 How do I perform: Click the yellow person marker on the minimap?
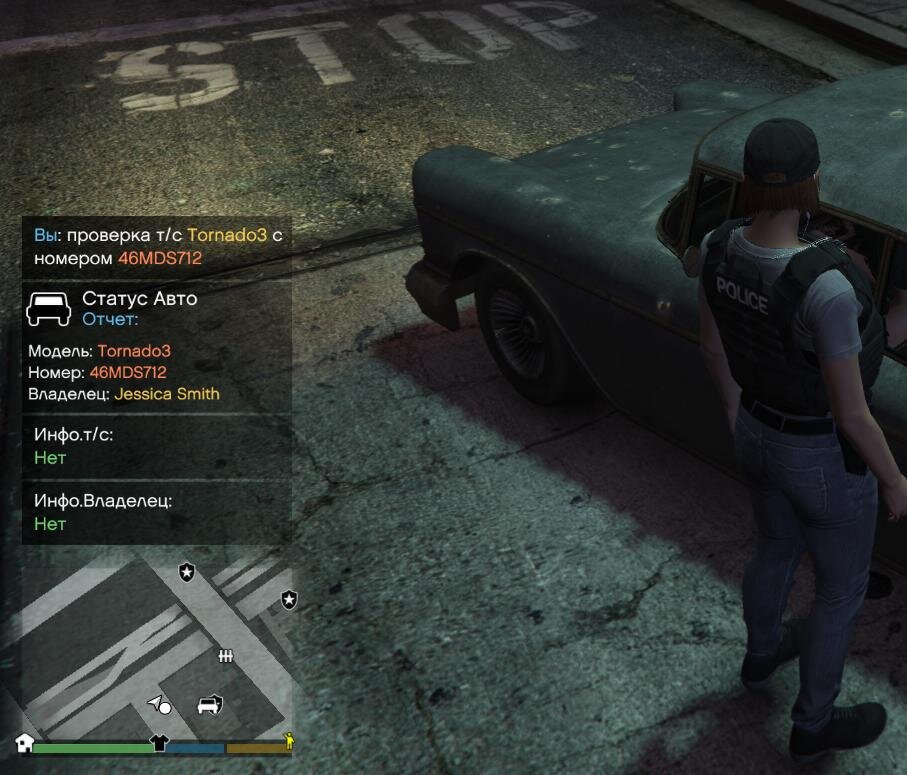click(289, 741)
